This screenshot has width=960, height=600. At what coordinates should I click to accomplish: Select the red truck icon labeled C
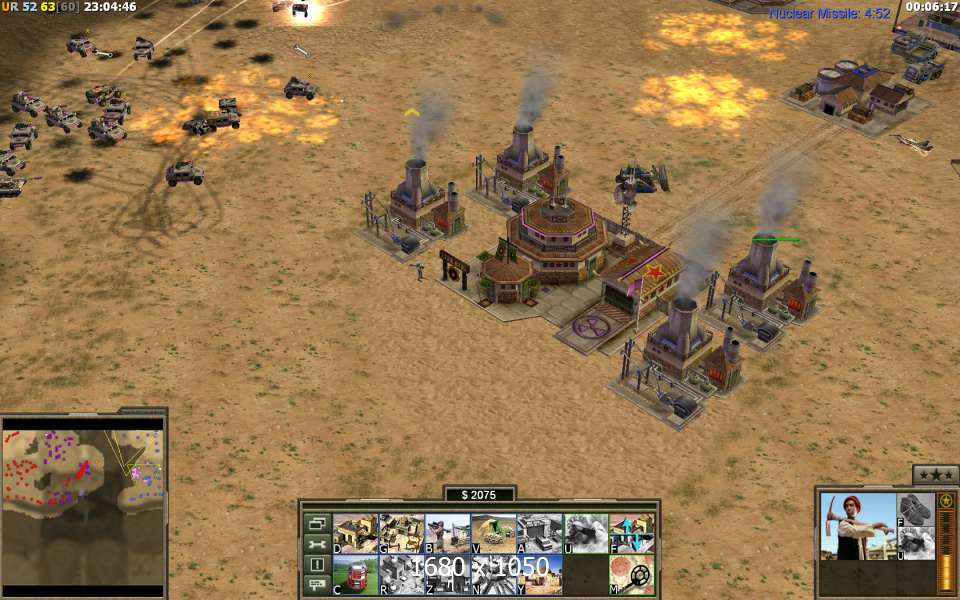click(355, 575)
